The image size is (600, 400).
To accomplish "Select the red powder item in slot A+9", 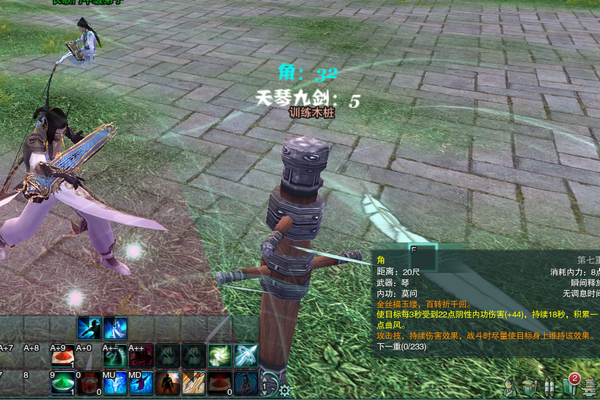I will click(x=63, y=356).
